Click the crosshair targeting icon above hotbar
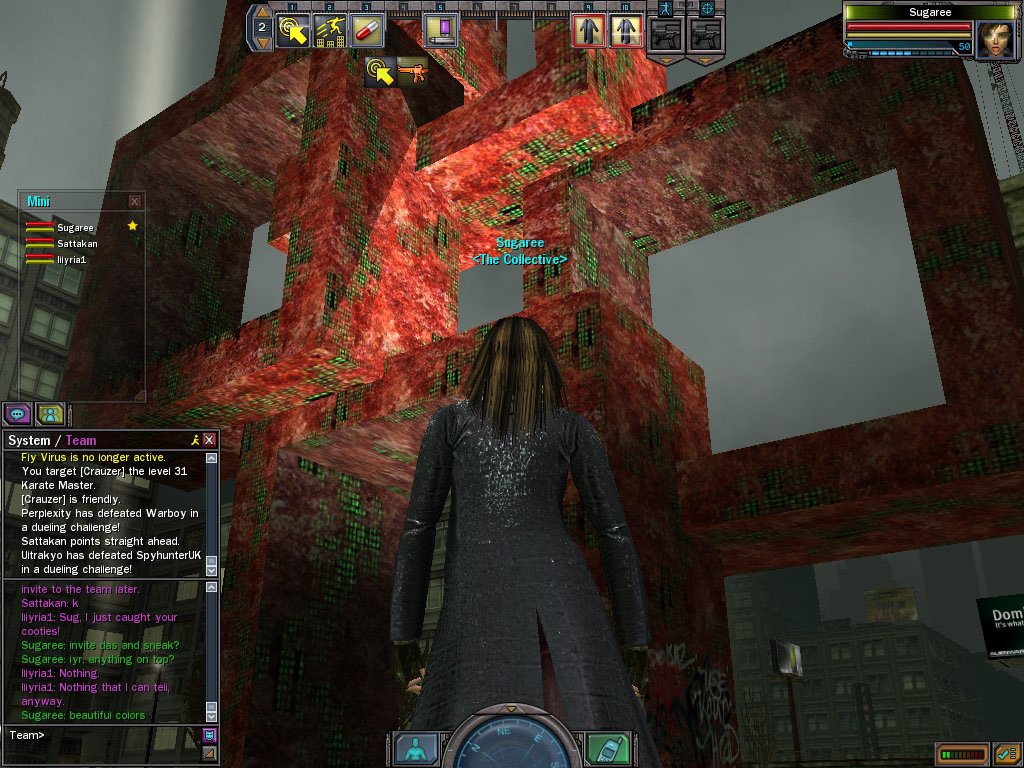Viewport: 1024px width, 768px height. tap(707, 8)
